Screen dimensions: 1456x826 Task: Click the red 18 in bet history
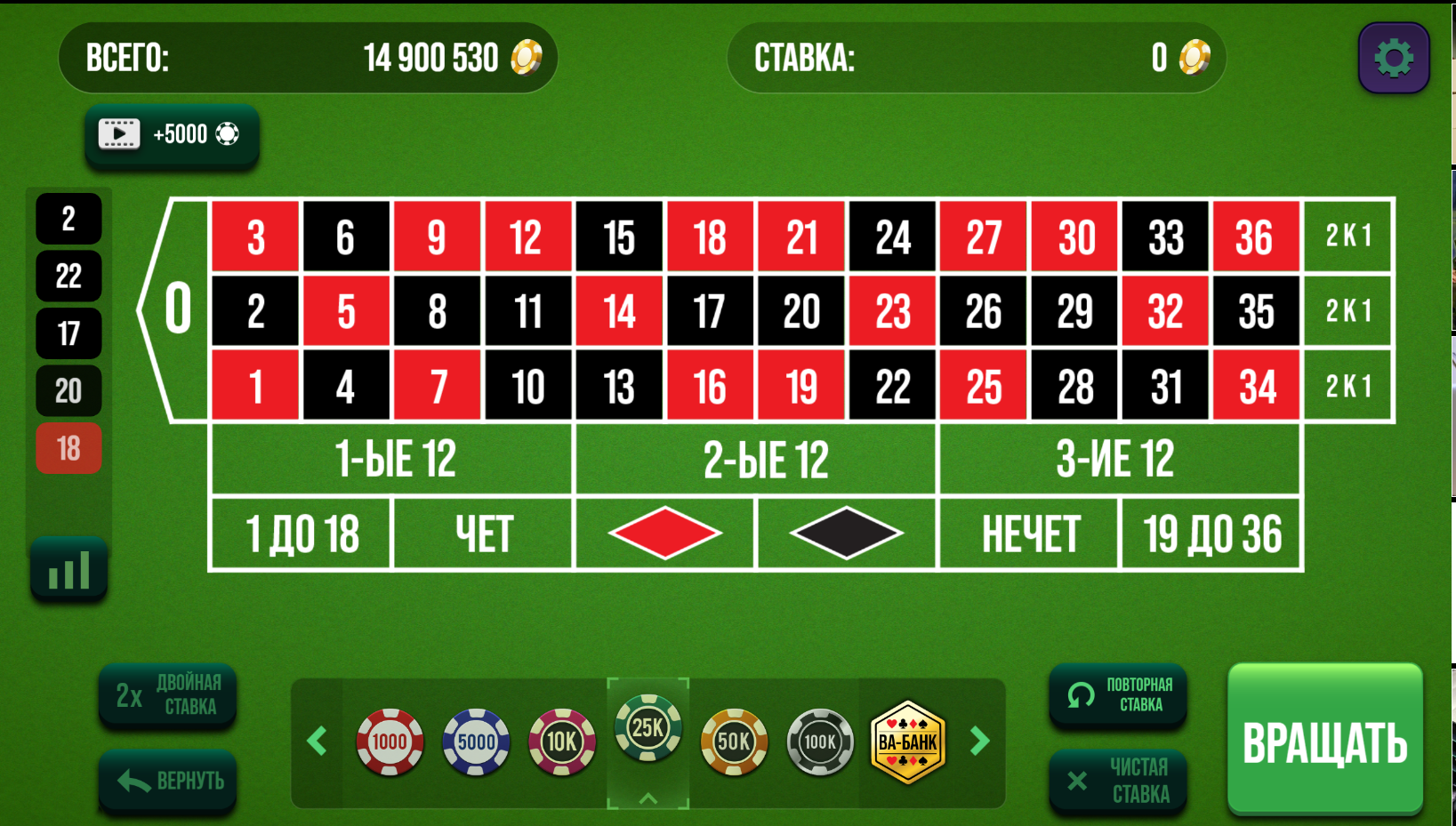click(68, 449)
